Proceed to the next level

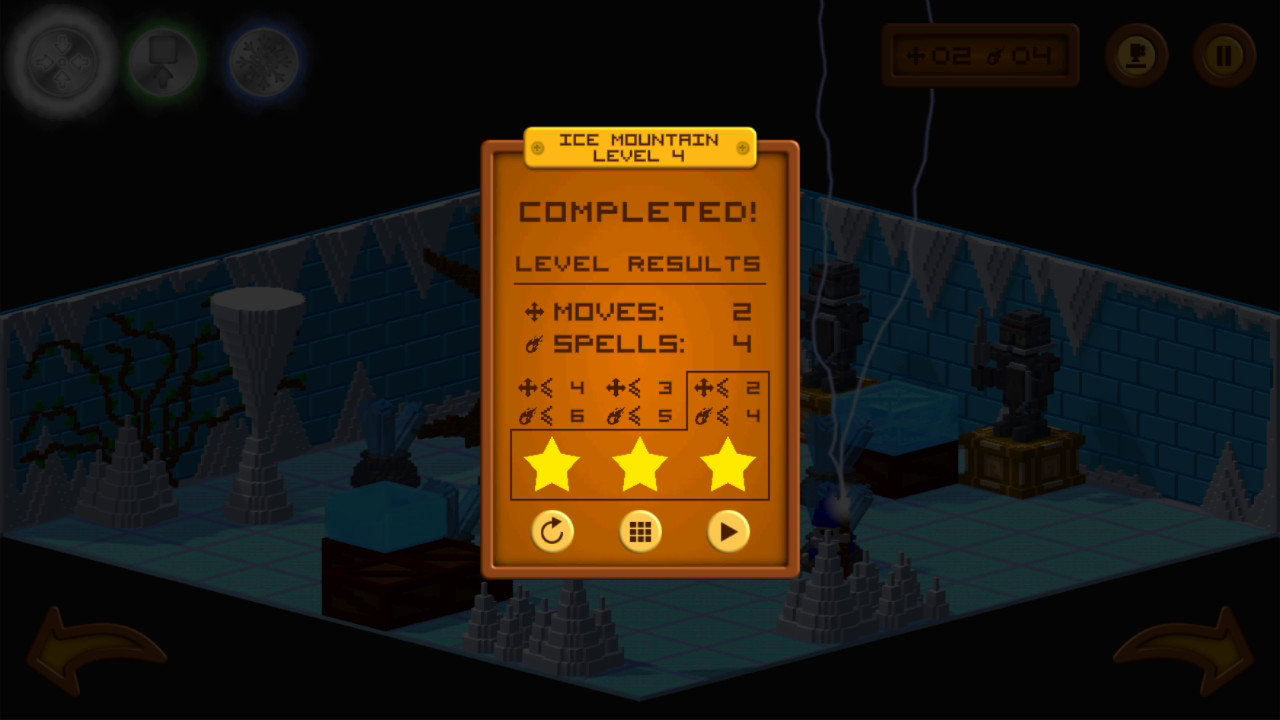click(727, 532)
